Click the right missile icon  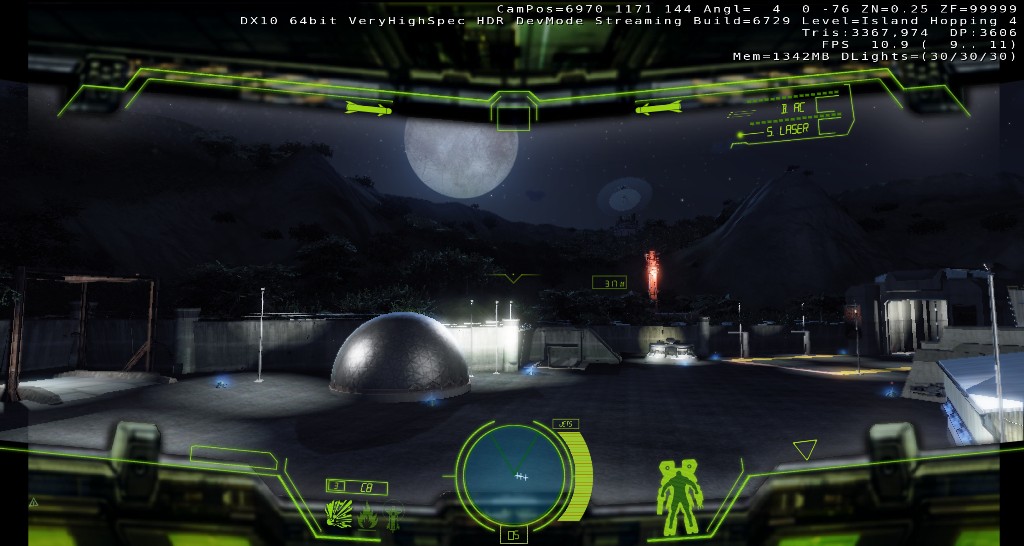pyautogui.click(x=658, y=107)
